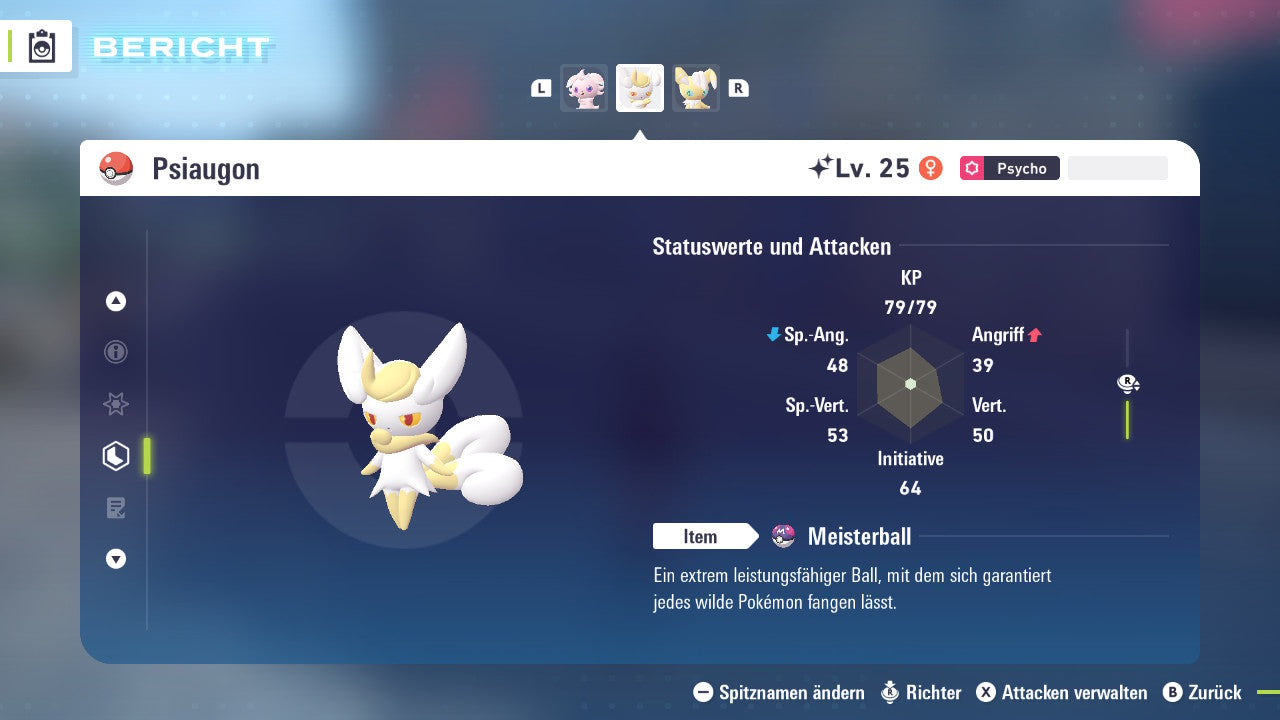Open the memo/notes section in sidebar

[x=116, y=508]
